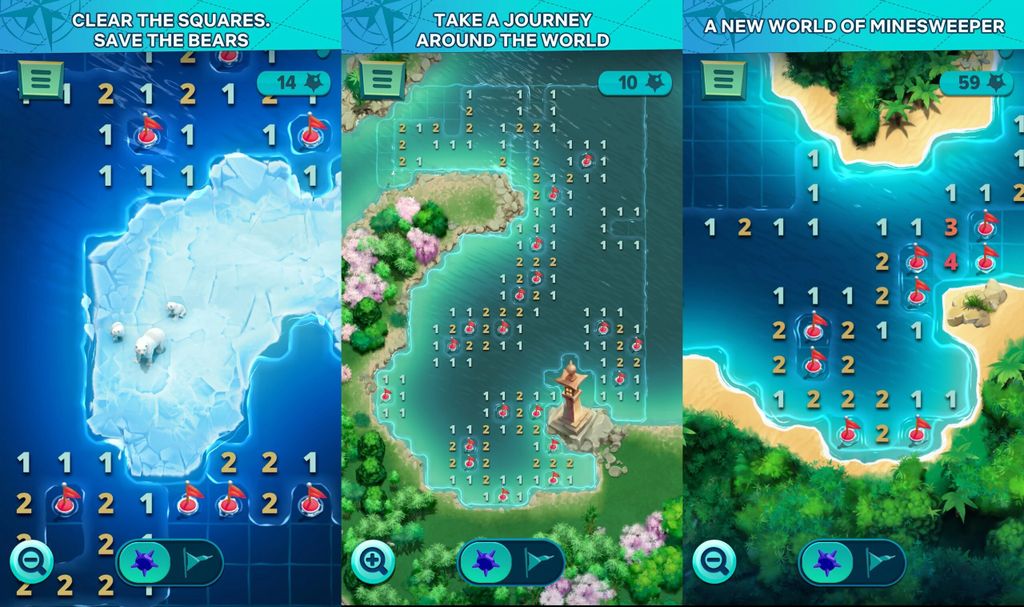Select the purple mine mode in the lantern level
The height and width of the screenshot is (607, 1024).
[x=487, y=562]
